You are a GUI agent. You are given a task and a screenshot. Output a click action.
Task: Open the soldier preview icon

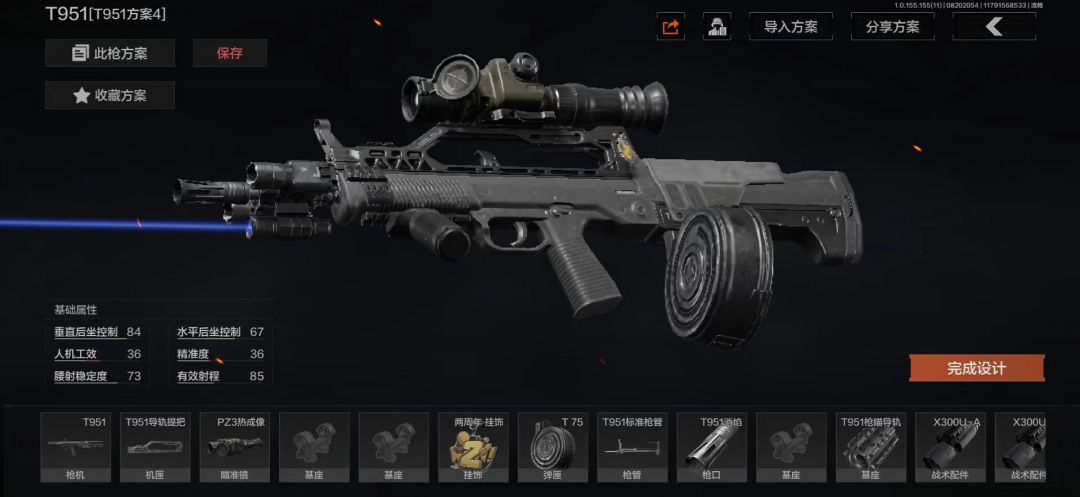tap(717, 27)
